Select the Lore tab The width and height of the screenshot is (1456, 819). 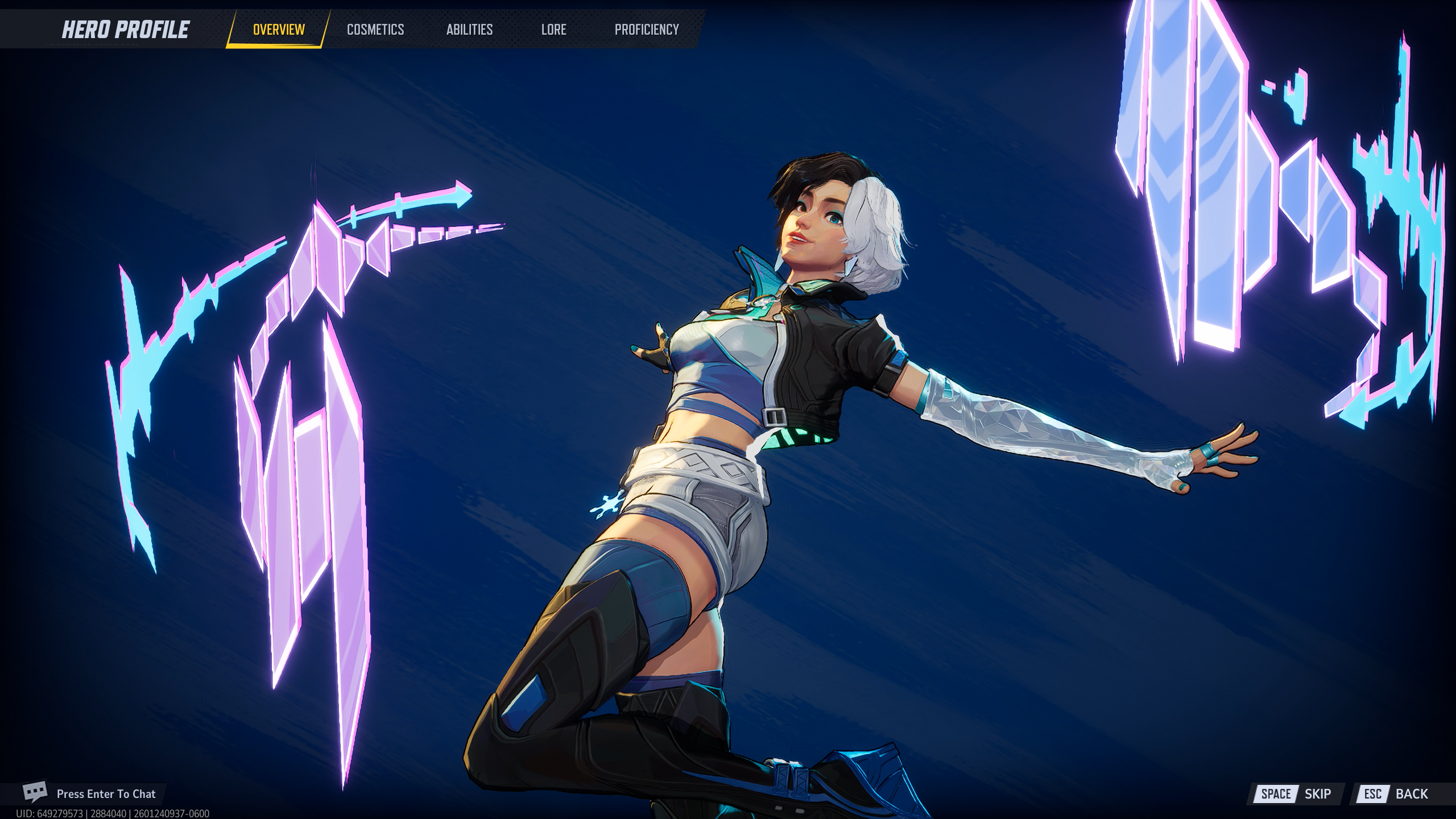coord(553,30)
